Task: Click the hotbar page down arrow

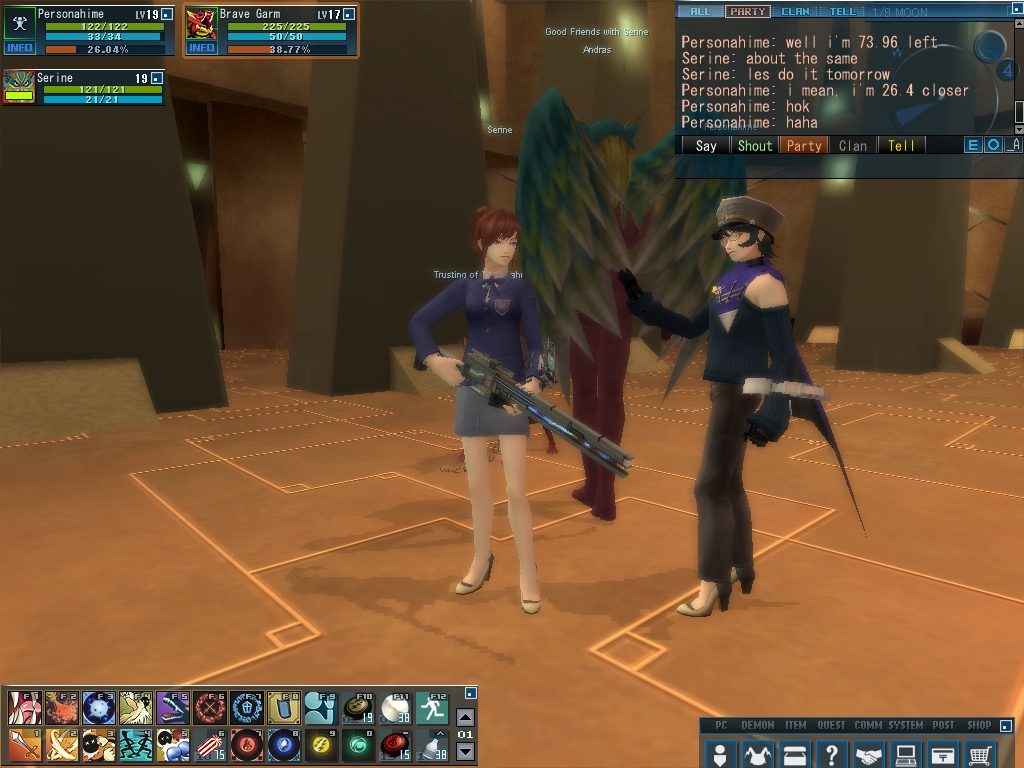Action: point(465,752)
